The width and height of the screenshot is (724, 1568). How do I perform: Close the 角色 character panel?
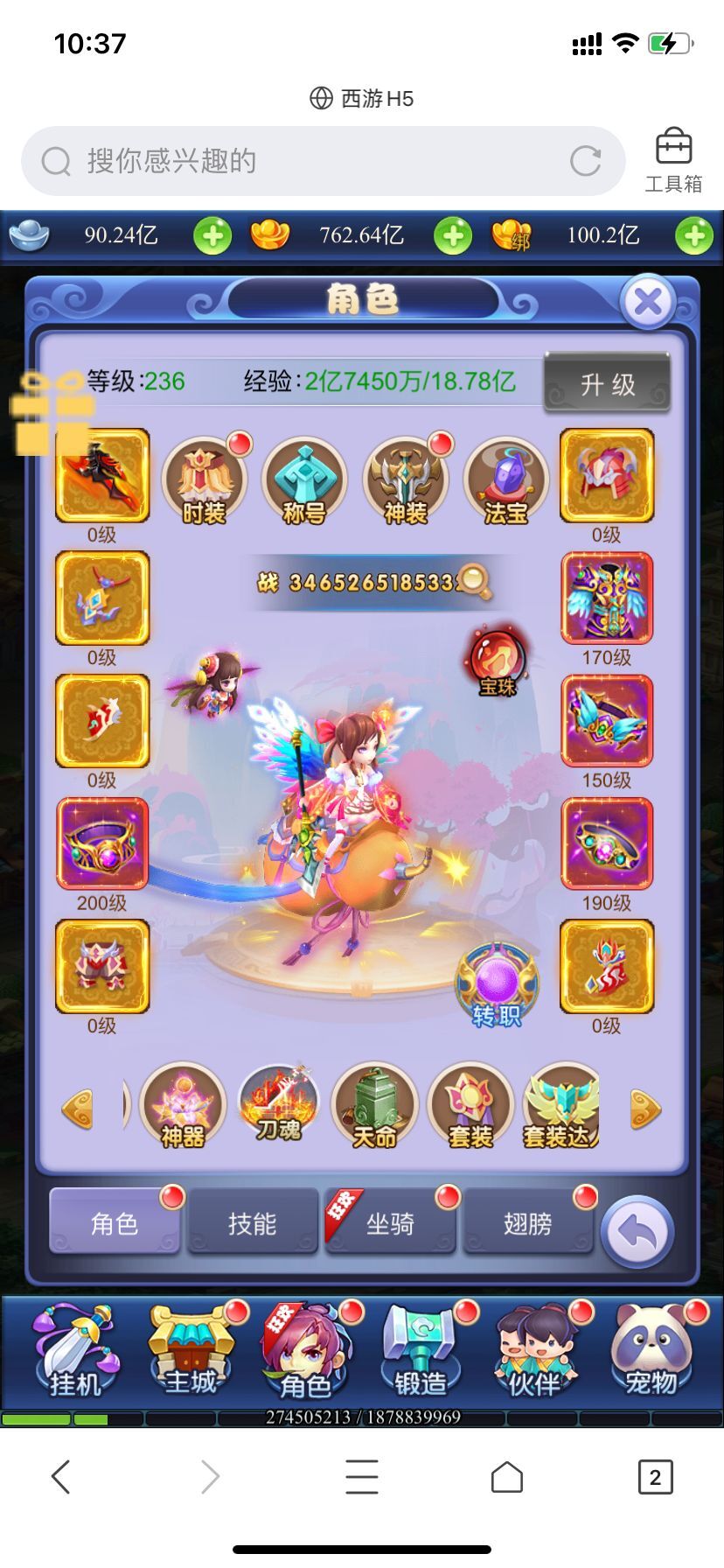click(647, 303)
